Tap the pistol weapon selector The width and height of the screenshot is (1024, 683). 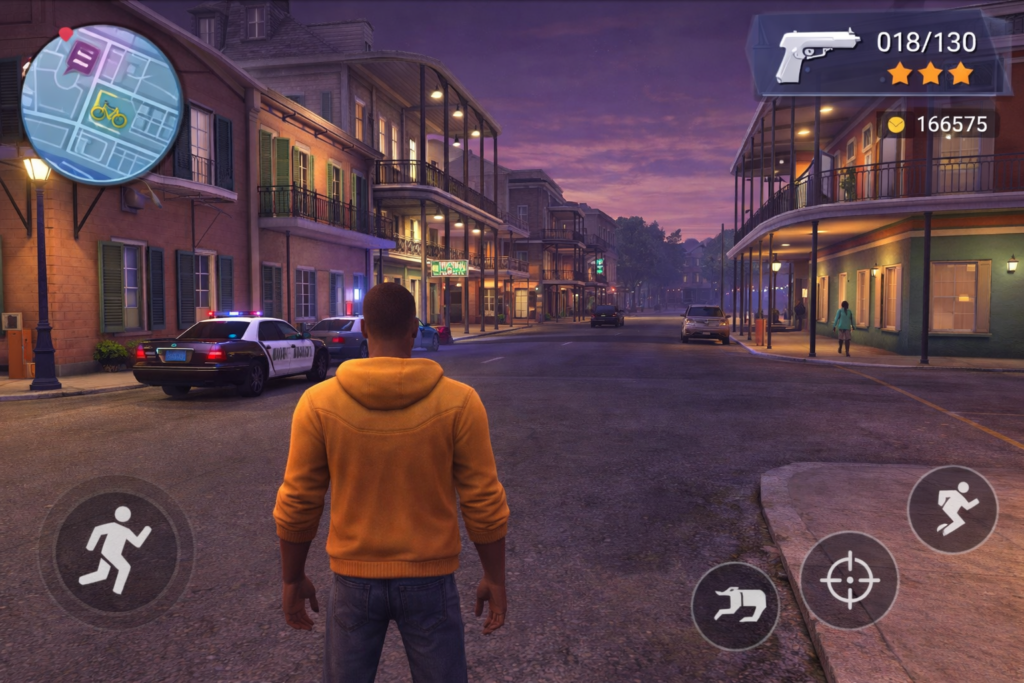pyautogui.click(x=818, y=52)
